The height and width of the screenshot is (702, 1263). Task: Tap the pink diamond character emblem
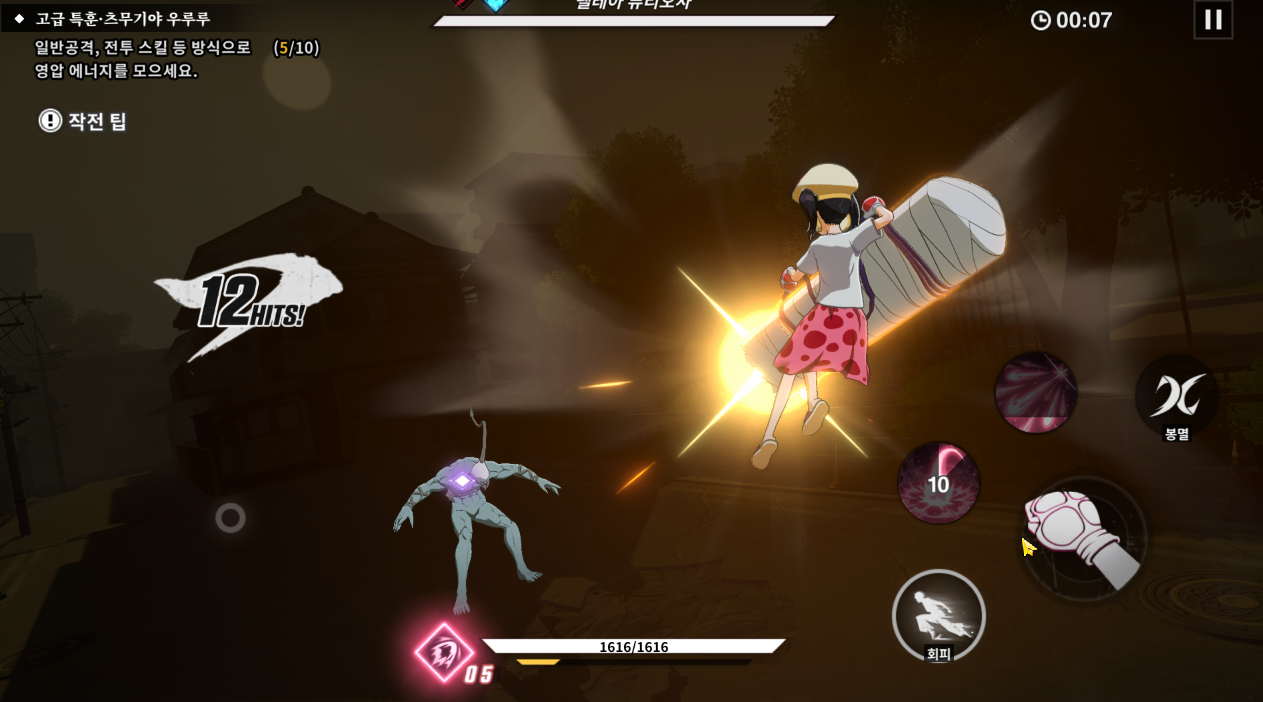point(445,653)
